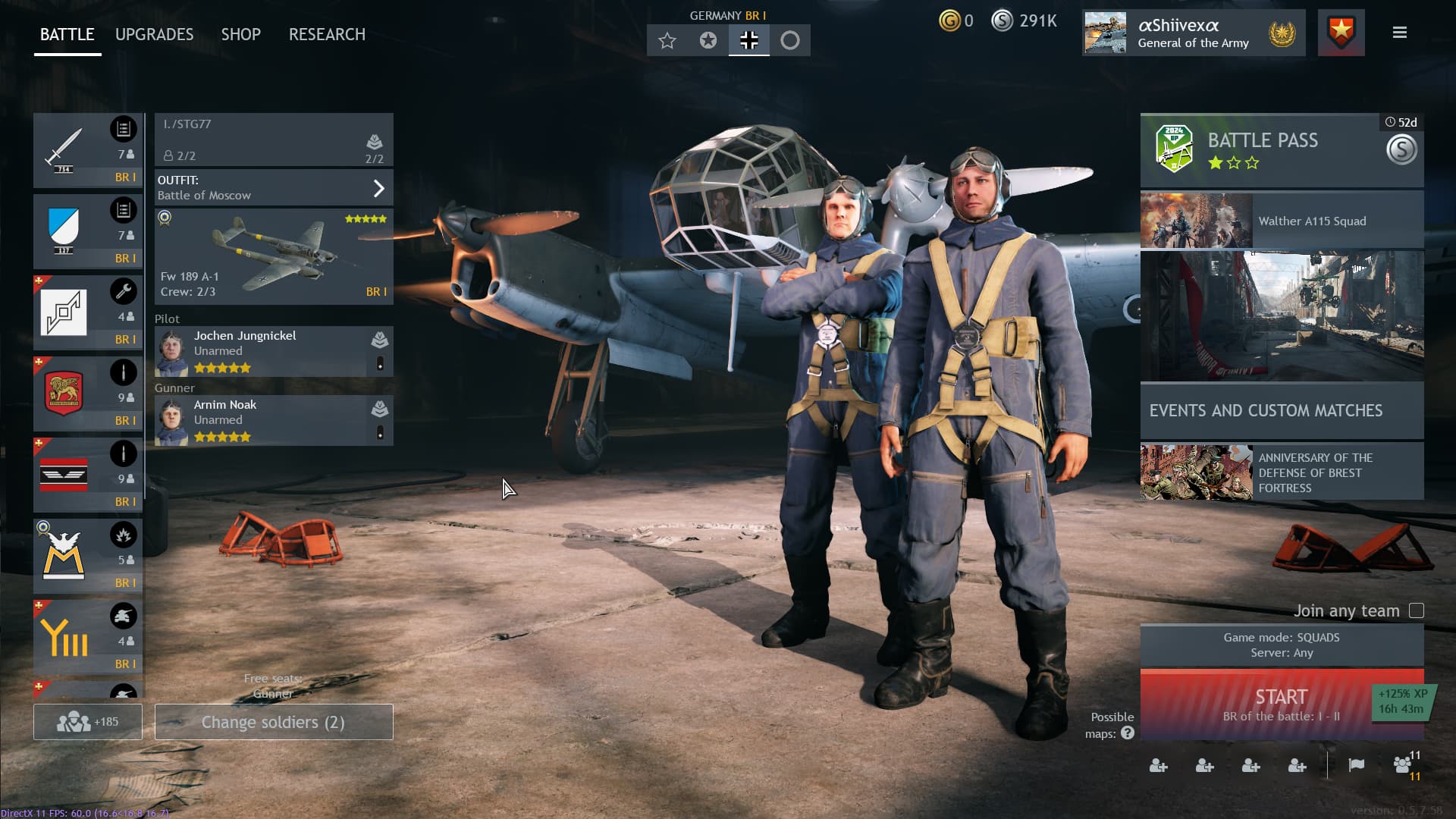Open the reserve squads +185 button

(87, 722)
